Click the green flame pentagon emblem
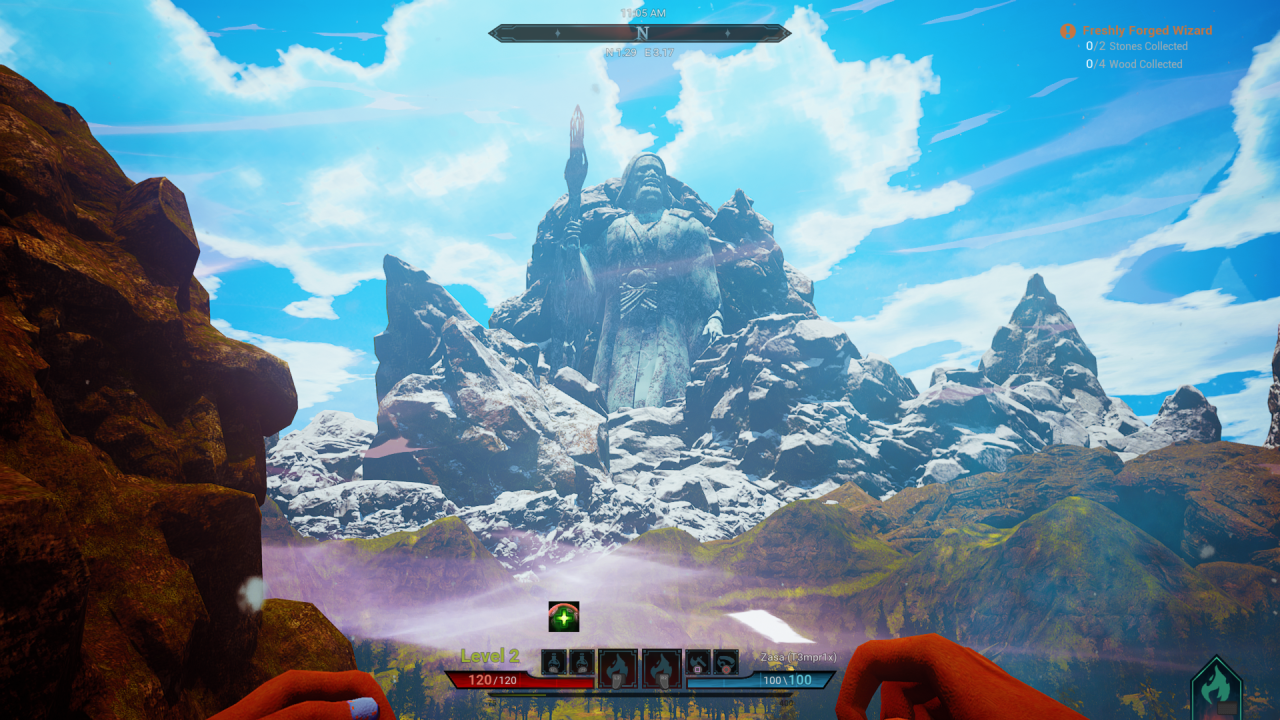1280x720 pixels. point(1216,689)
